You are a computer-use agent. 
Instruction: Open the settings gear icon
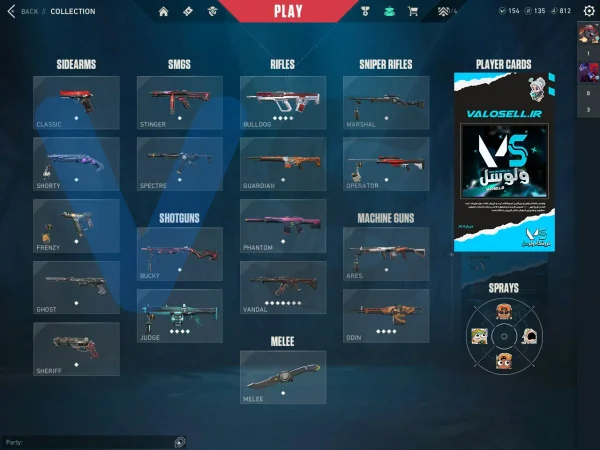pos(589,12)
